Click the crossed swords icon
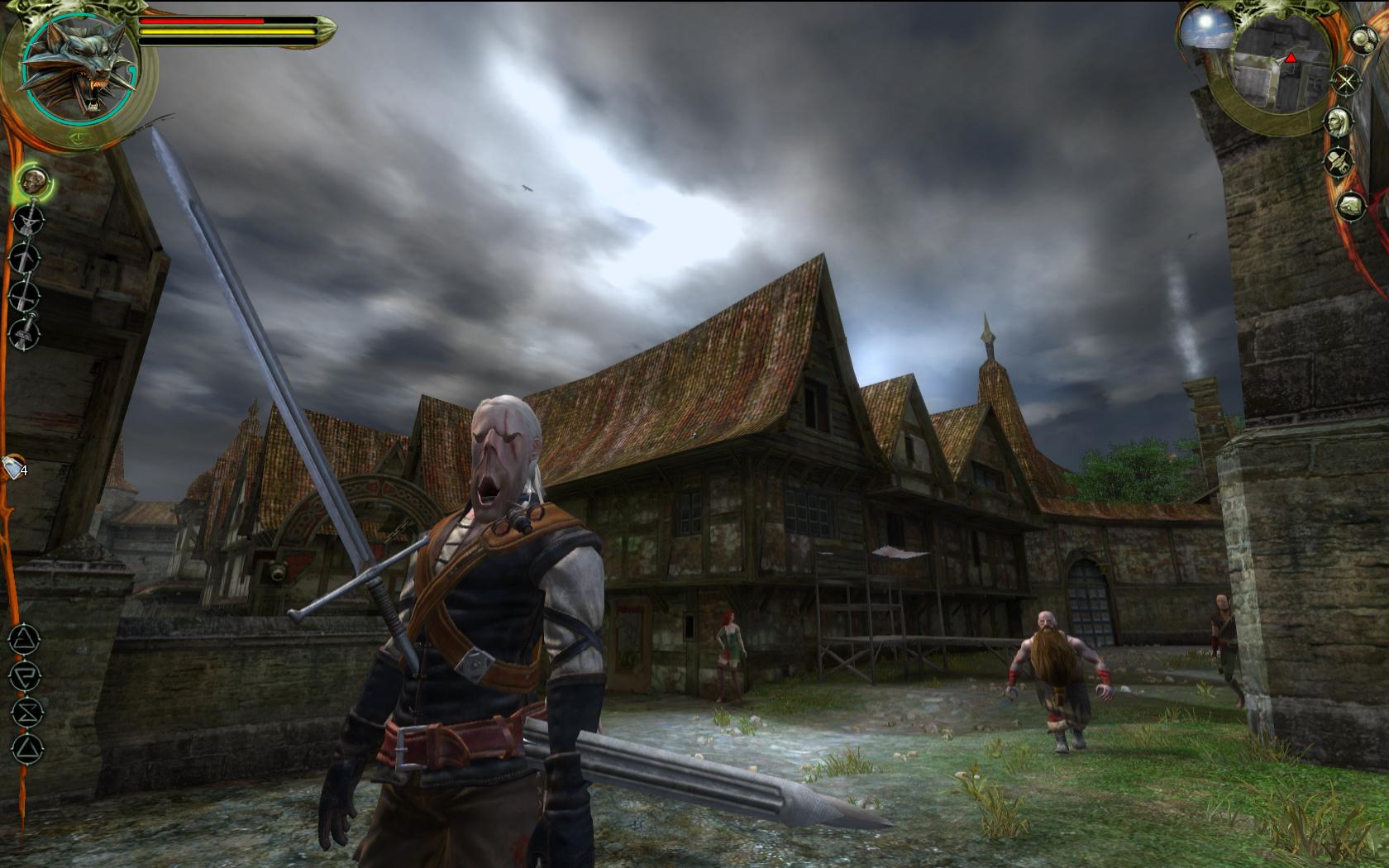 click(x=1347, y=81)
